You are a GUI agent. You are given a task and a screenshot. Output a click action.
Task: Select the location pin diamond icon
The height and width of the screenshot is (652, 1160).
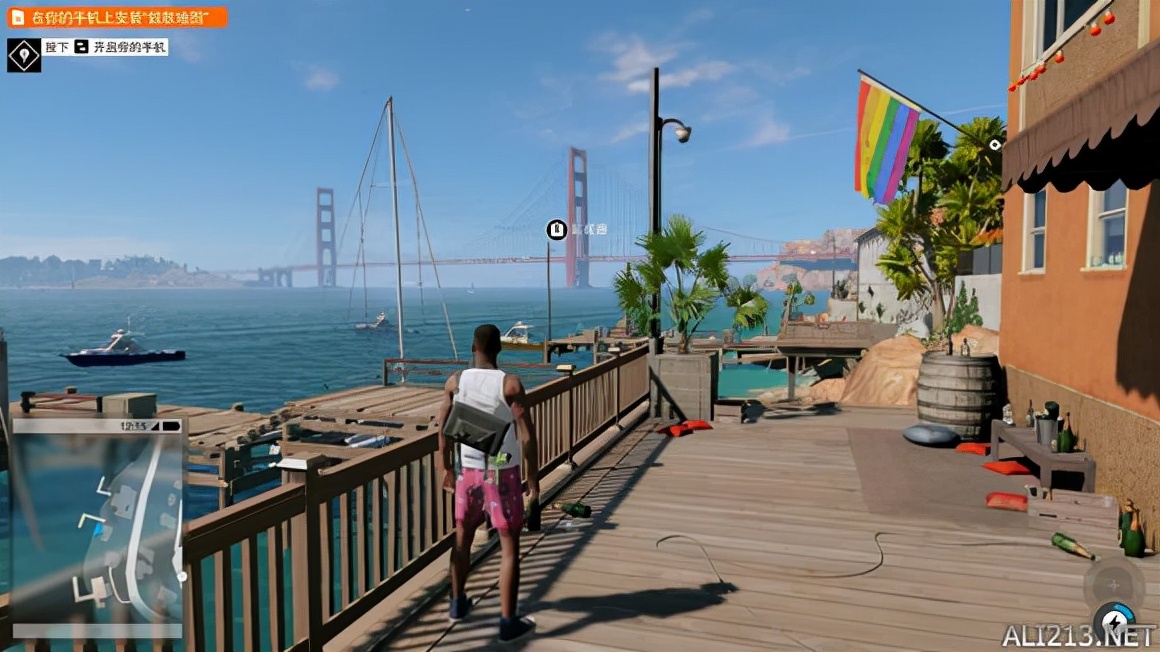pos(24,55)
